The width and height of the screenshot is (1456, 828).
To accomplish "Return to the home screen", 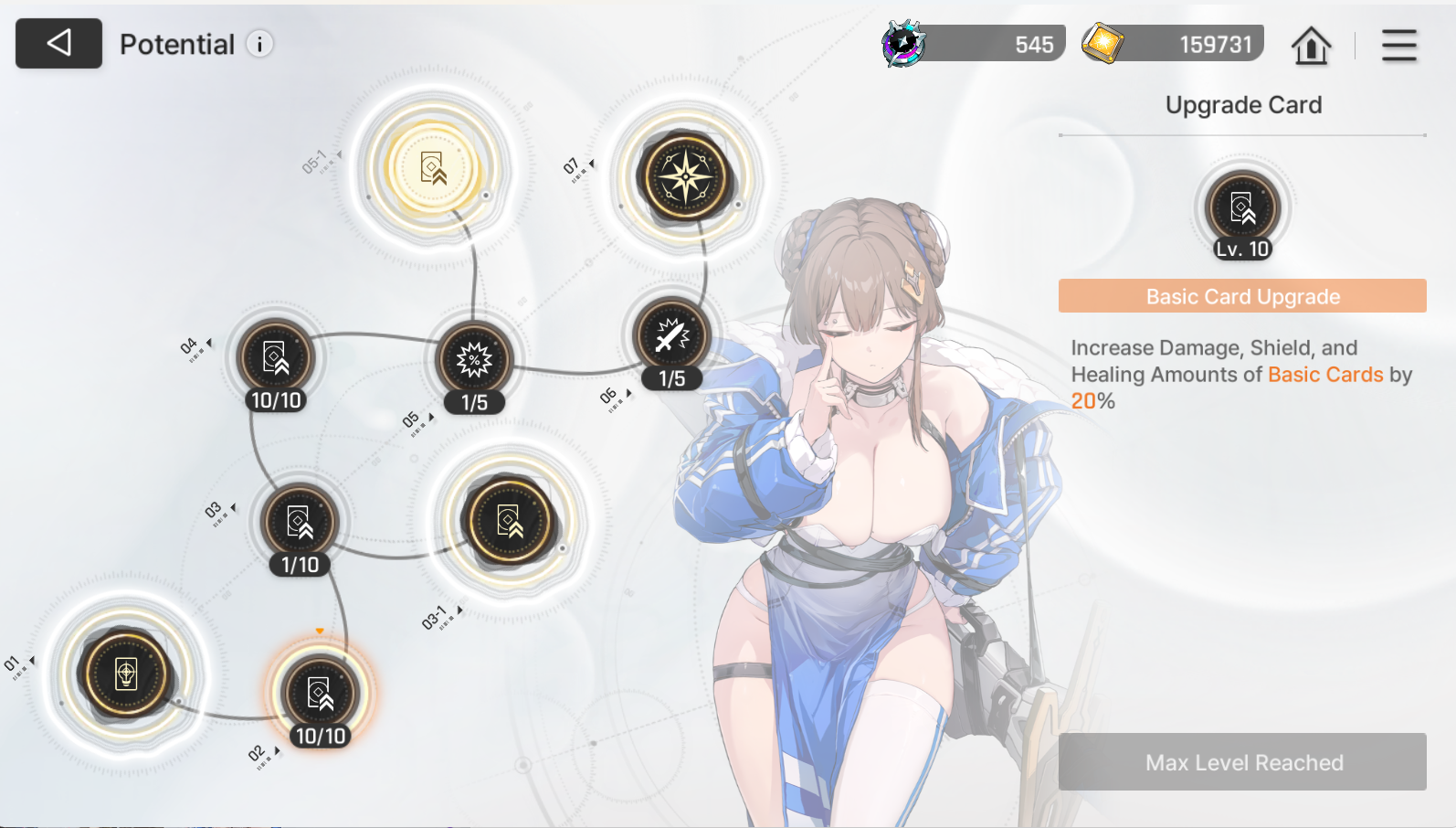I will click(x=1311, y=45).
